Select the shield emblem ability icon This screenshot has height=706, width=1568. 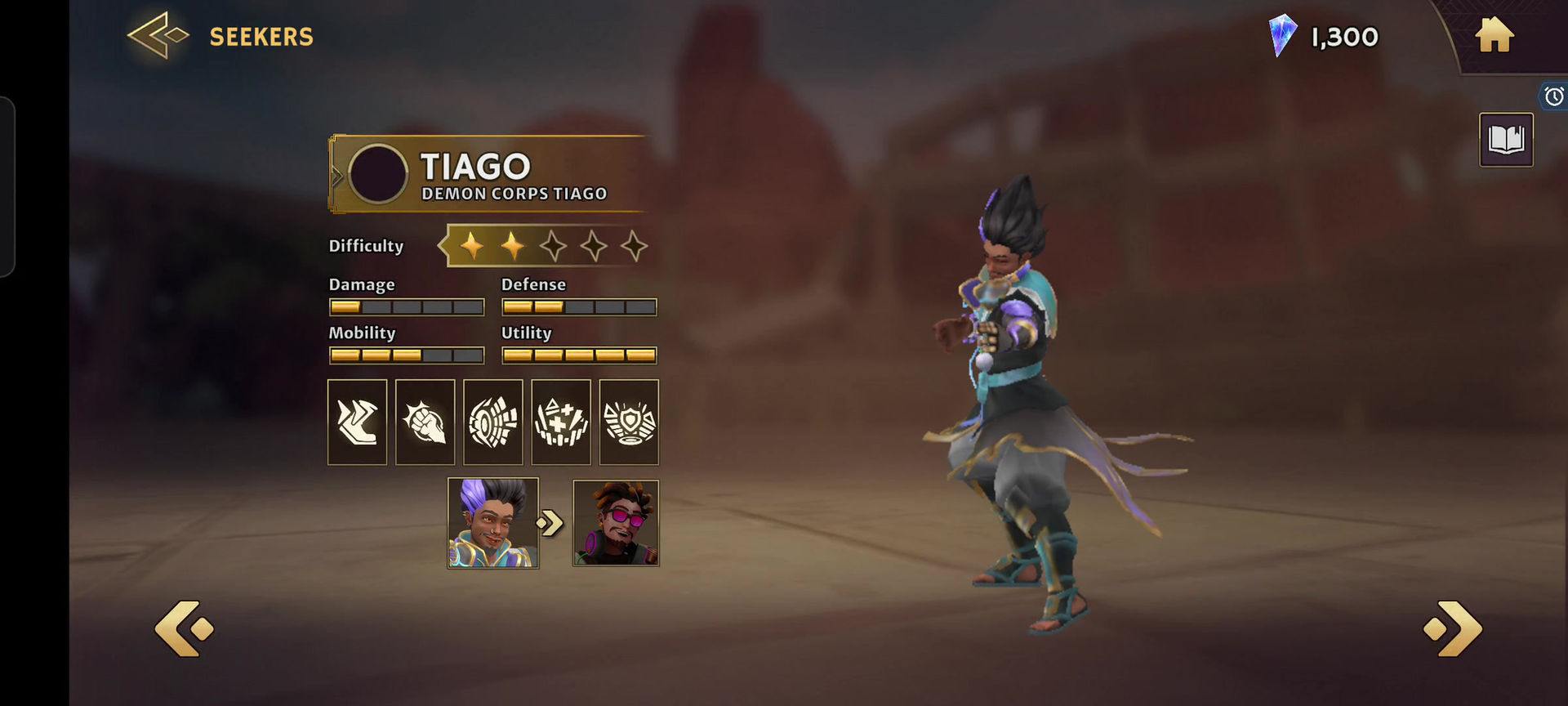[629, 422]
